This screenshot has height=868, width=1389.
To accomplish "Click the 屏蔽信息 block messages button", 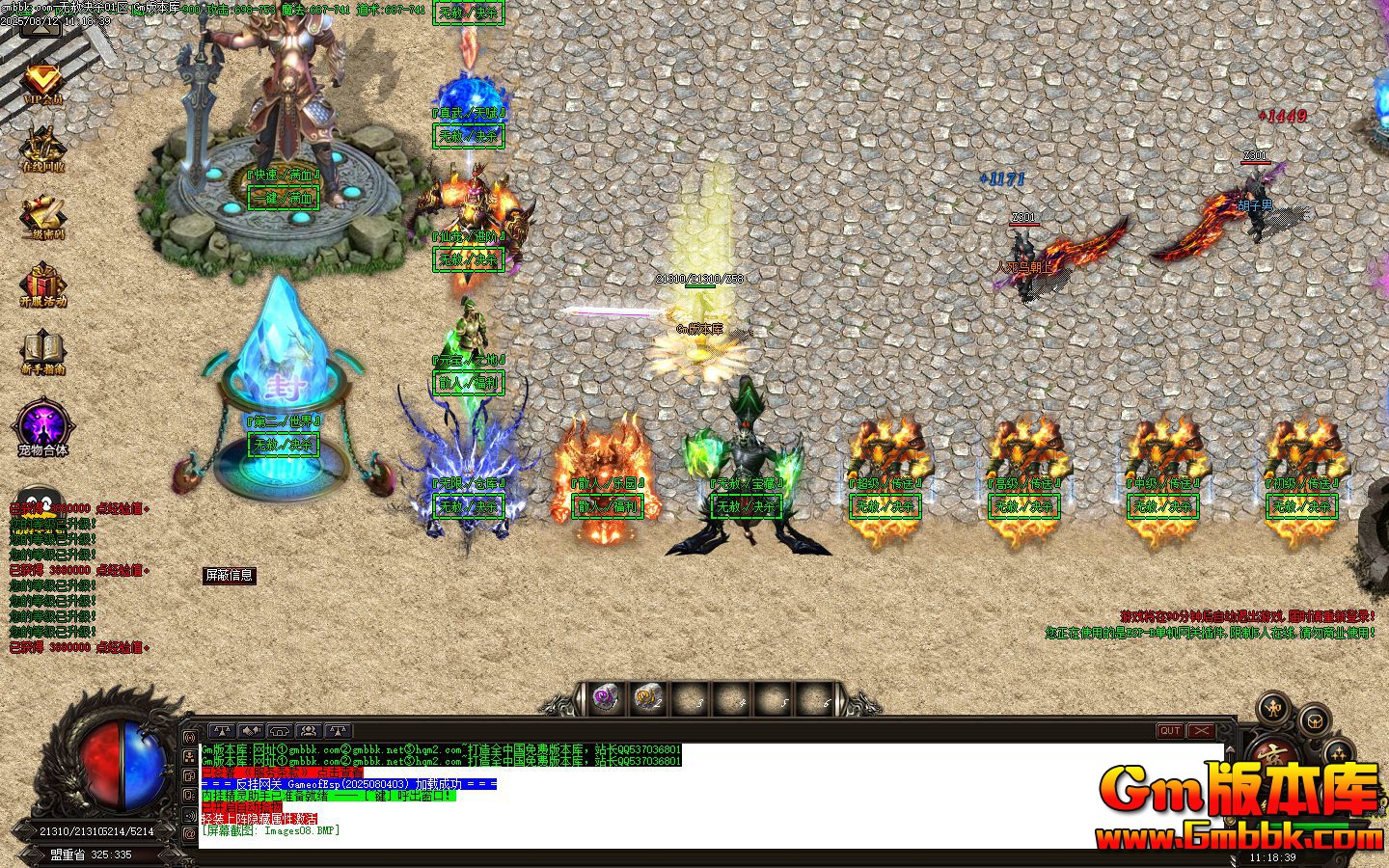I will (229, 576).
